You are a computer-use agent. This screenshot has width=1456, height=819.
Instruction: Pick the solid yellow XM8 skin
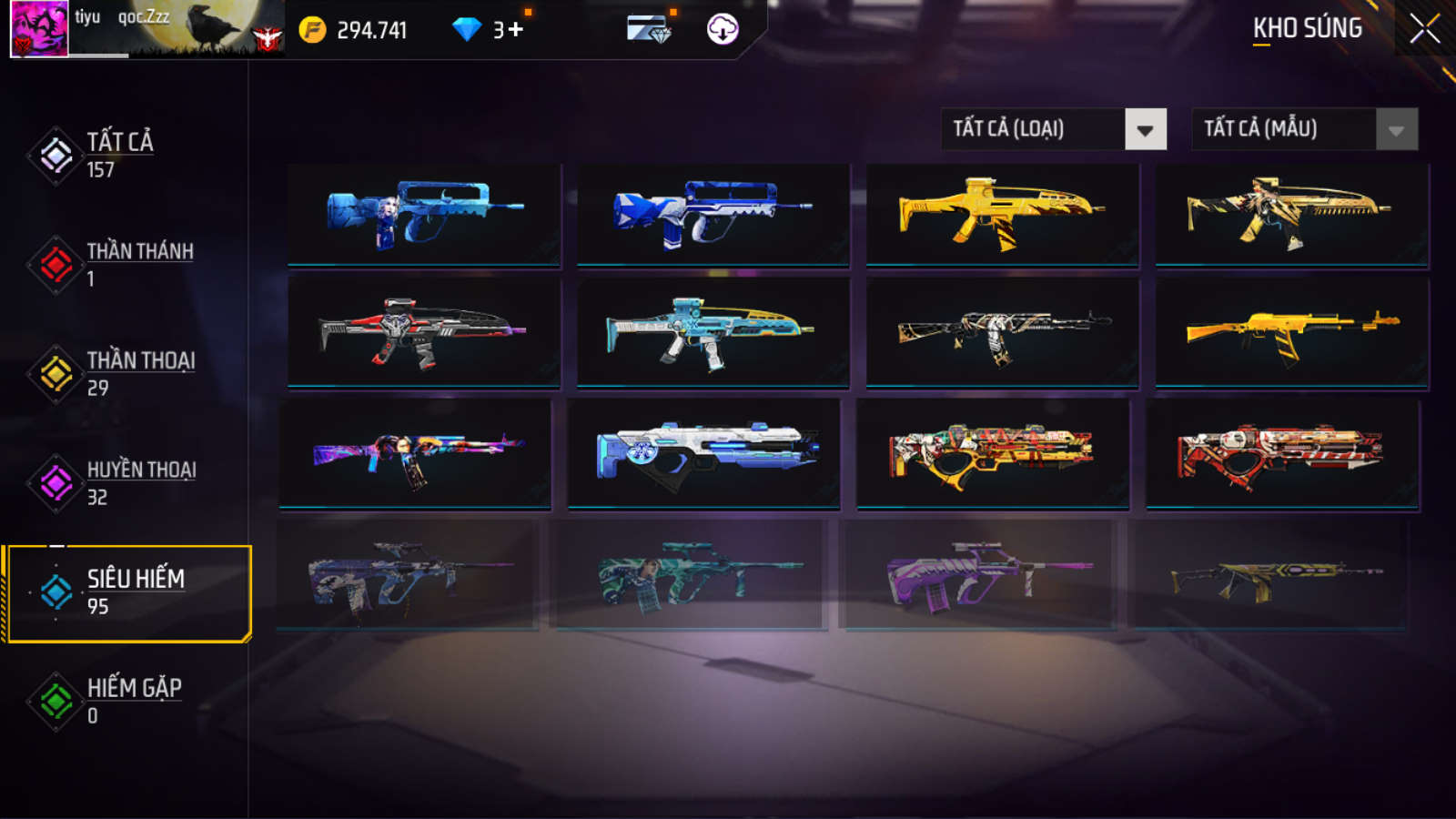pyautogui.click(x=1002, y=215)
